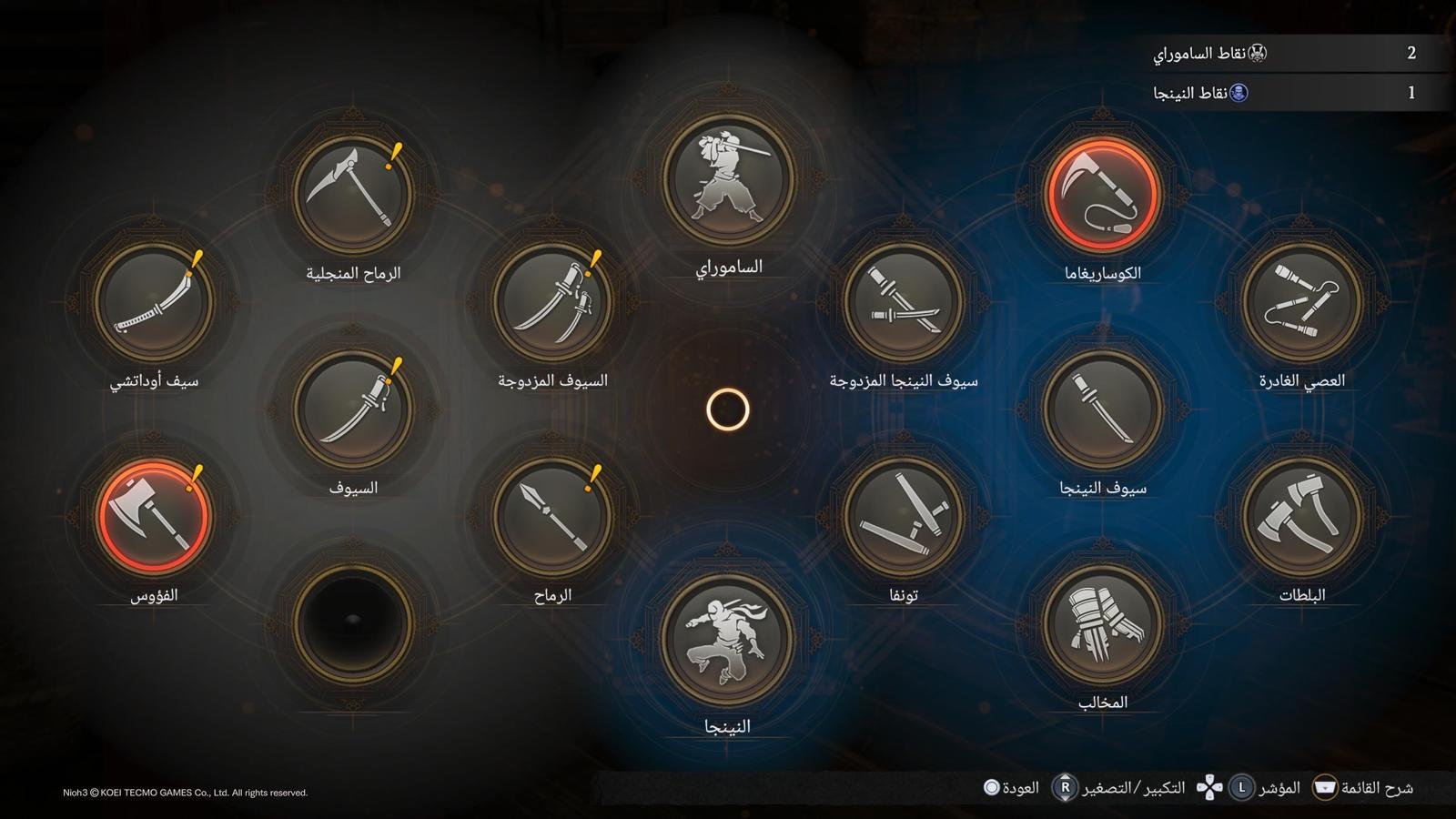Select the Tonfa weapon node
Viewport: 1456px width, 819px height.
[903, 516]
